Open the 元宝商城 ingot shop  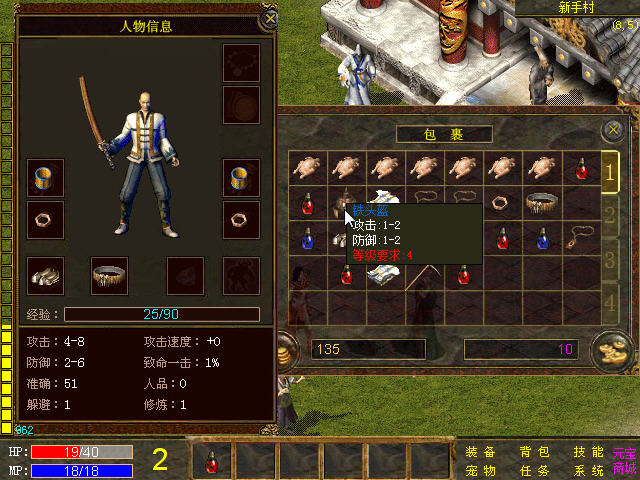(625, 461)
